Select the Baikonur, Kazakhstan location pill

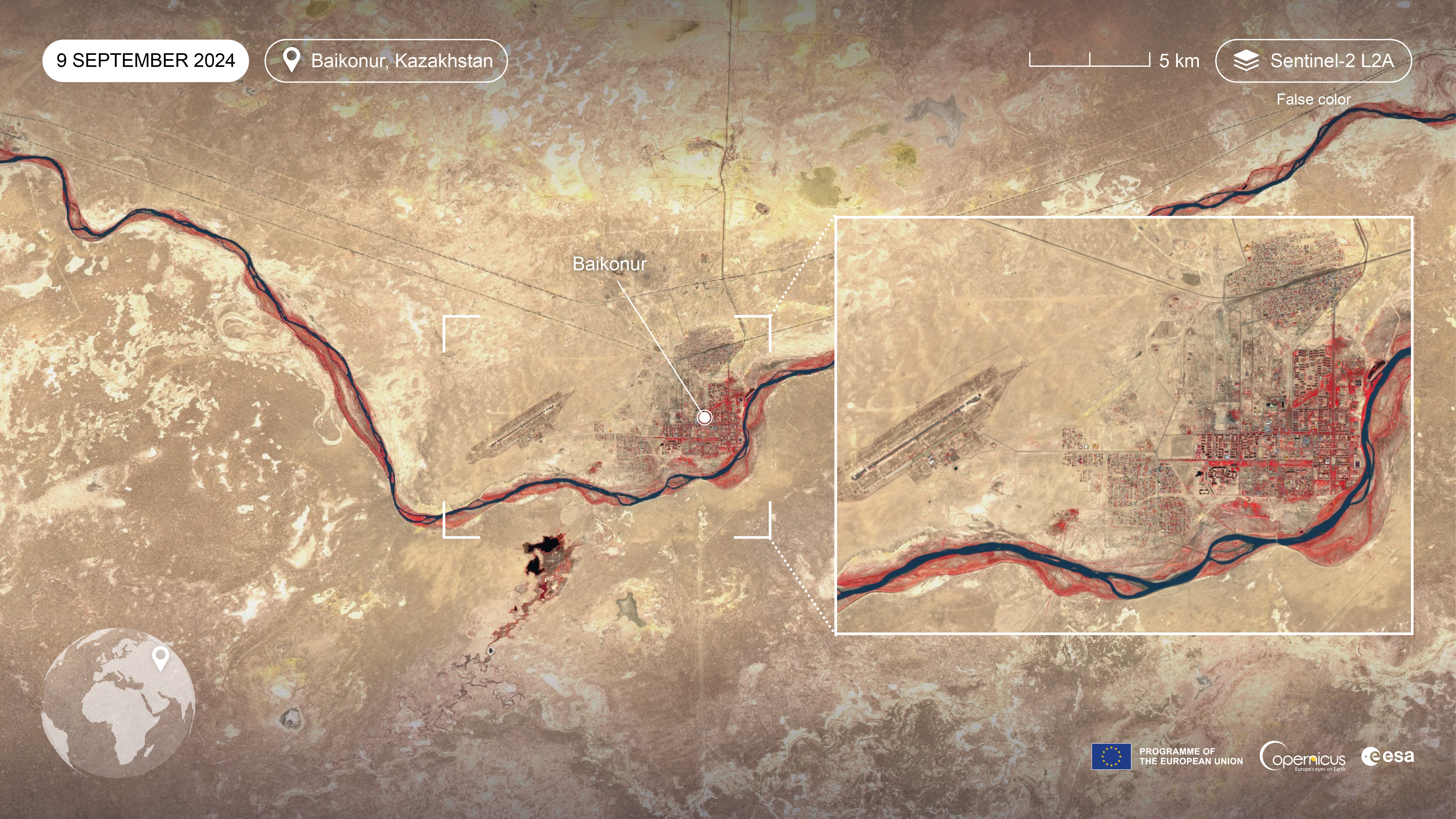click(x=386, y=60)
